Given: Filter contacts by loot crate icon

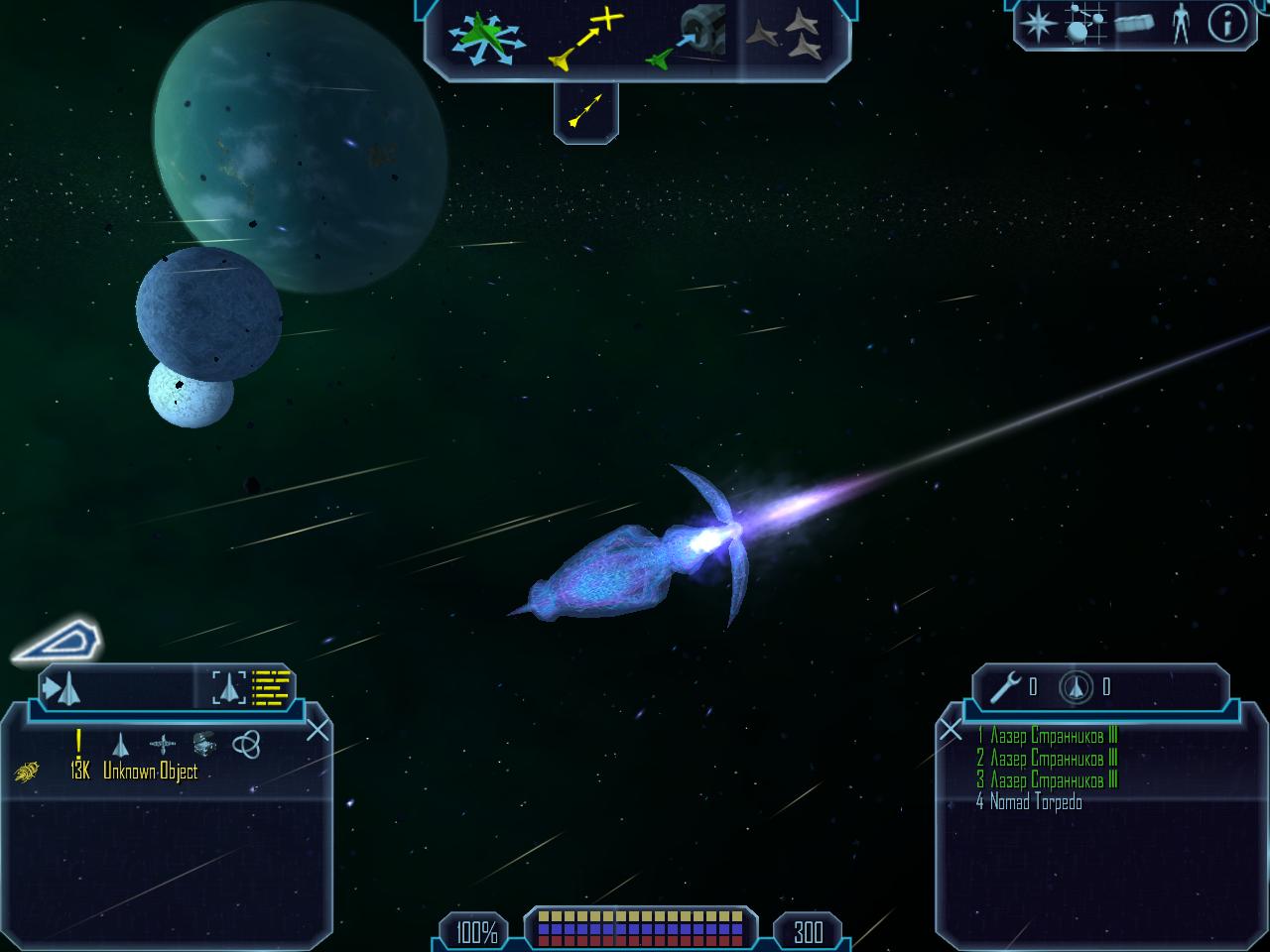Looking at the screenshot, I should pos(204,744).
